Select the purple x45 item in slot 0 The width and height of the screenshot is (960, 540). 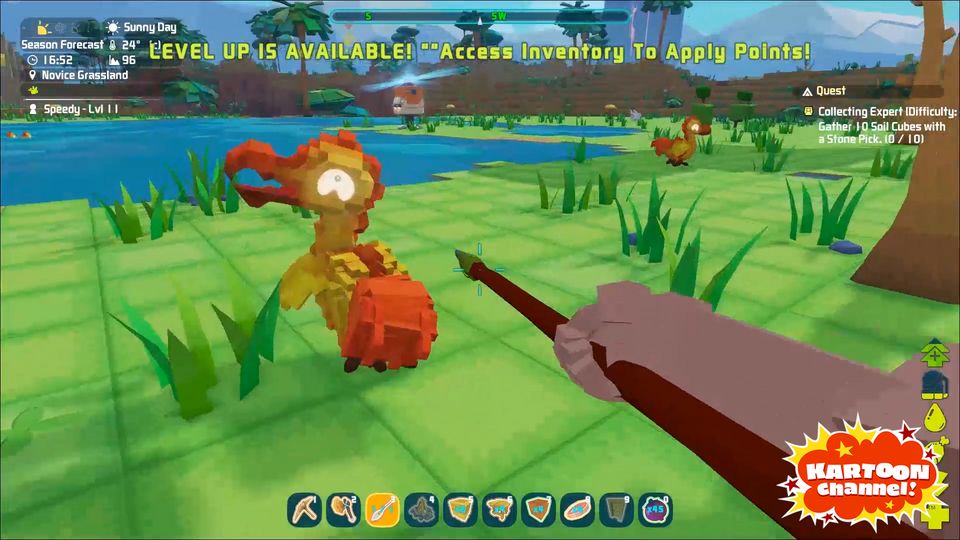pyautogui.click(x=656, y=510)
